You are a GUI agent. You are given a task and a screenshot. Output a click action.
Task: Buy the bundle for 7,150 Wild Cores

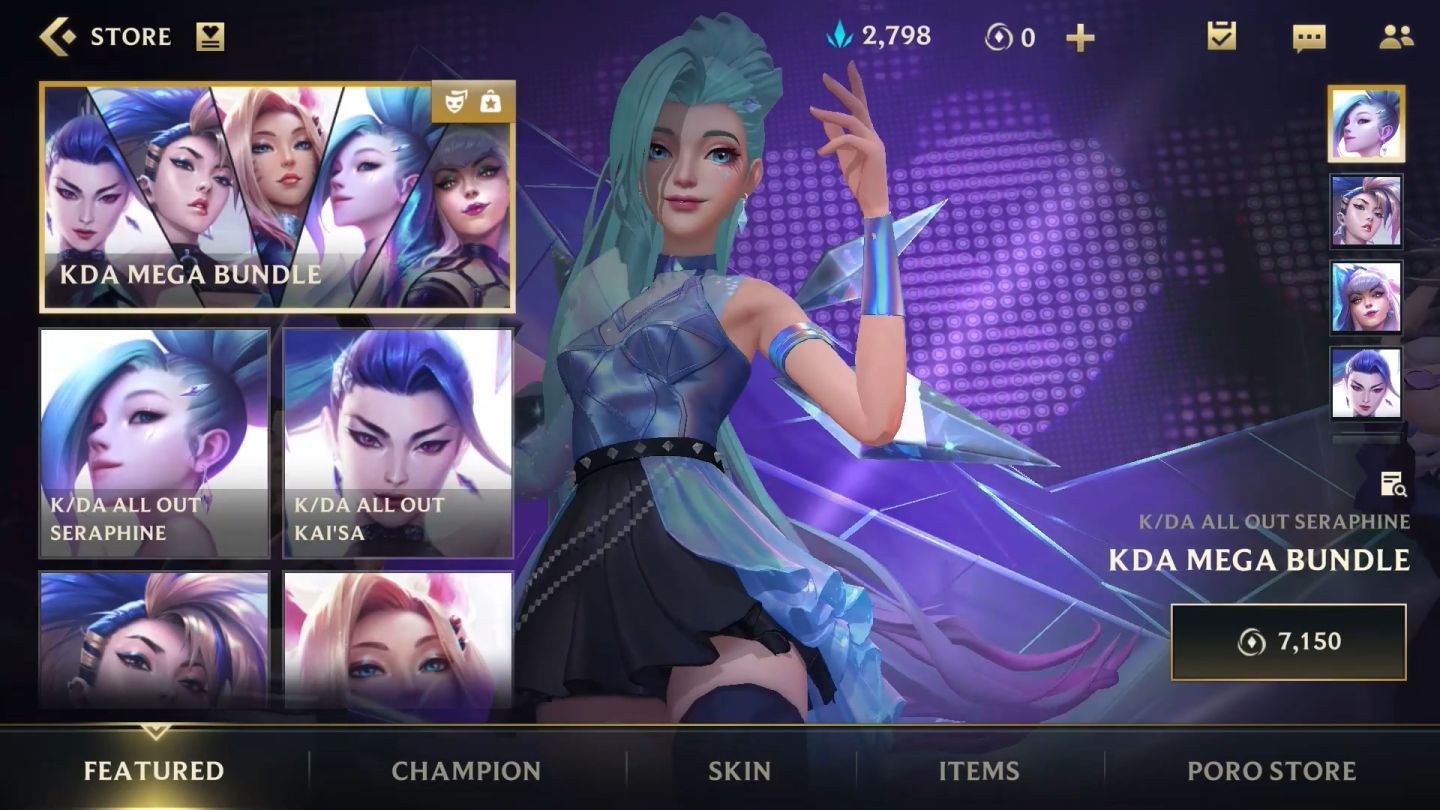pyautogui.click(x=1288, y=642)
